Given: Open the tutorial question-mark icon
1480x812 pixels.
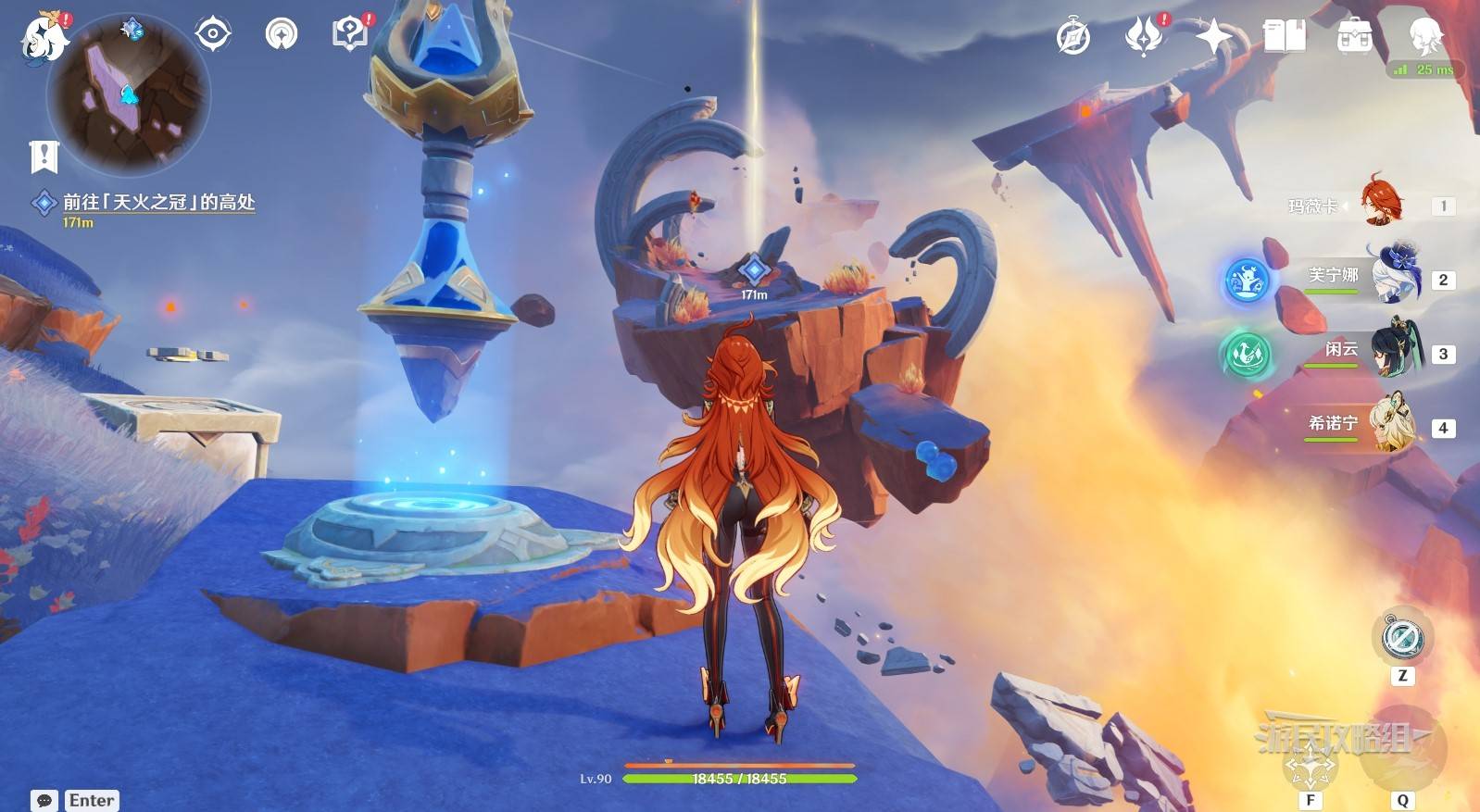Looking at the screenshot, I should [x=350, y=35].
